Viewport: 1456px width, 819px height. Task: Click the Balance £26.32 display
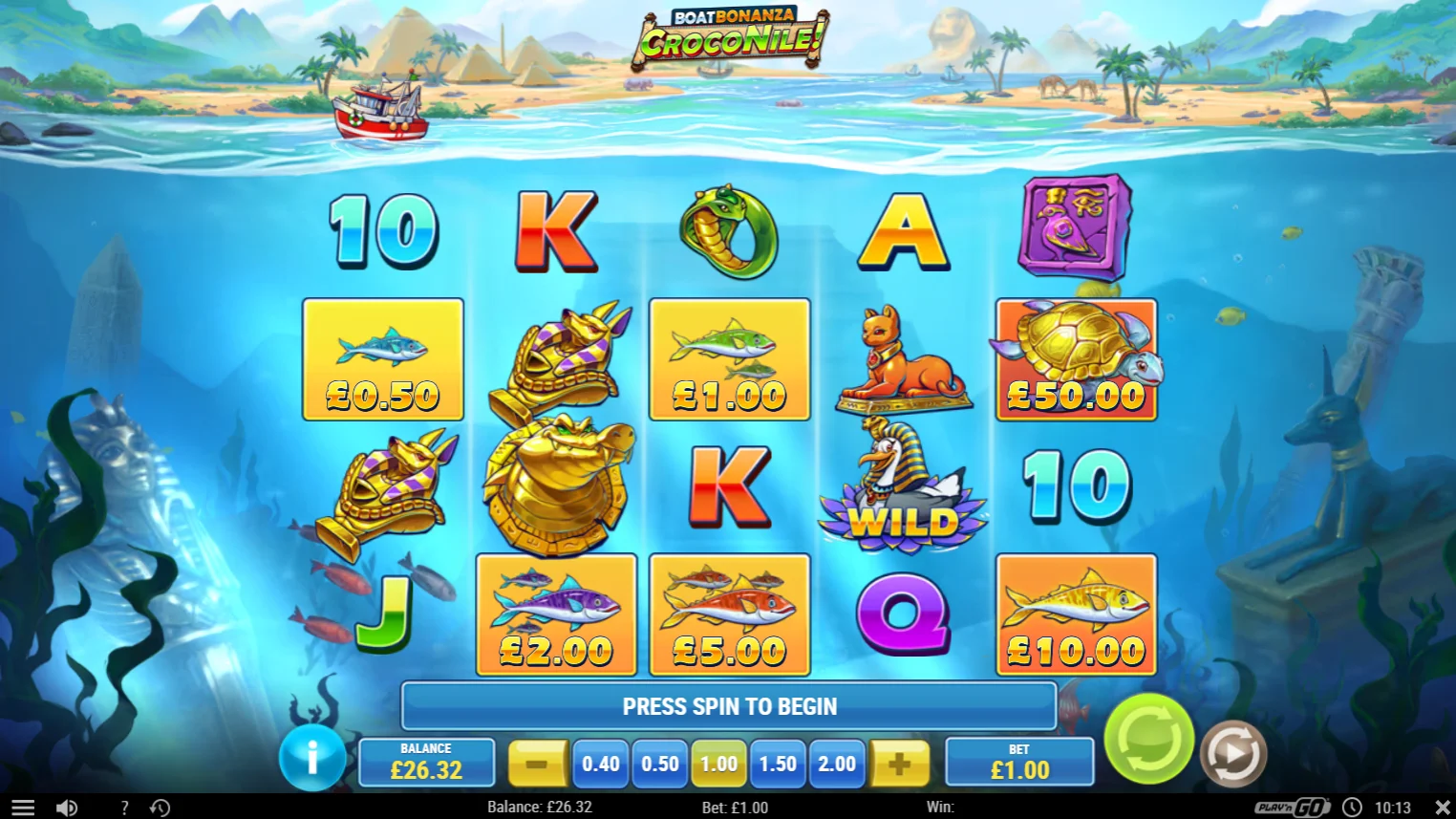coord(427,762)
